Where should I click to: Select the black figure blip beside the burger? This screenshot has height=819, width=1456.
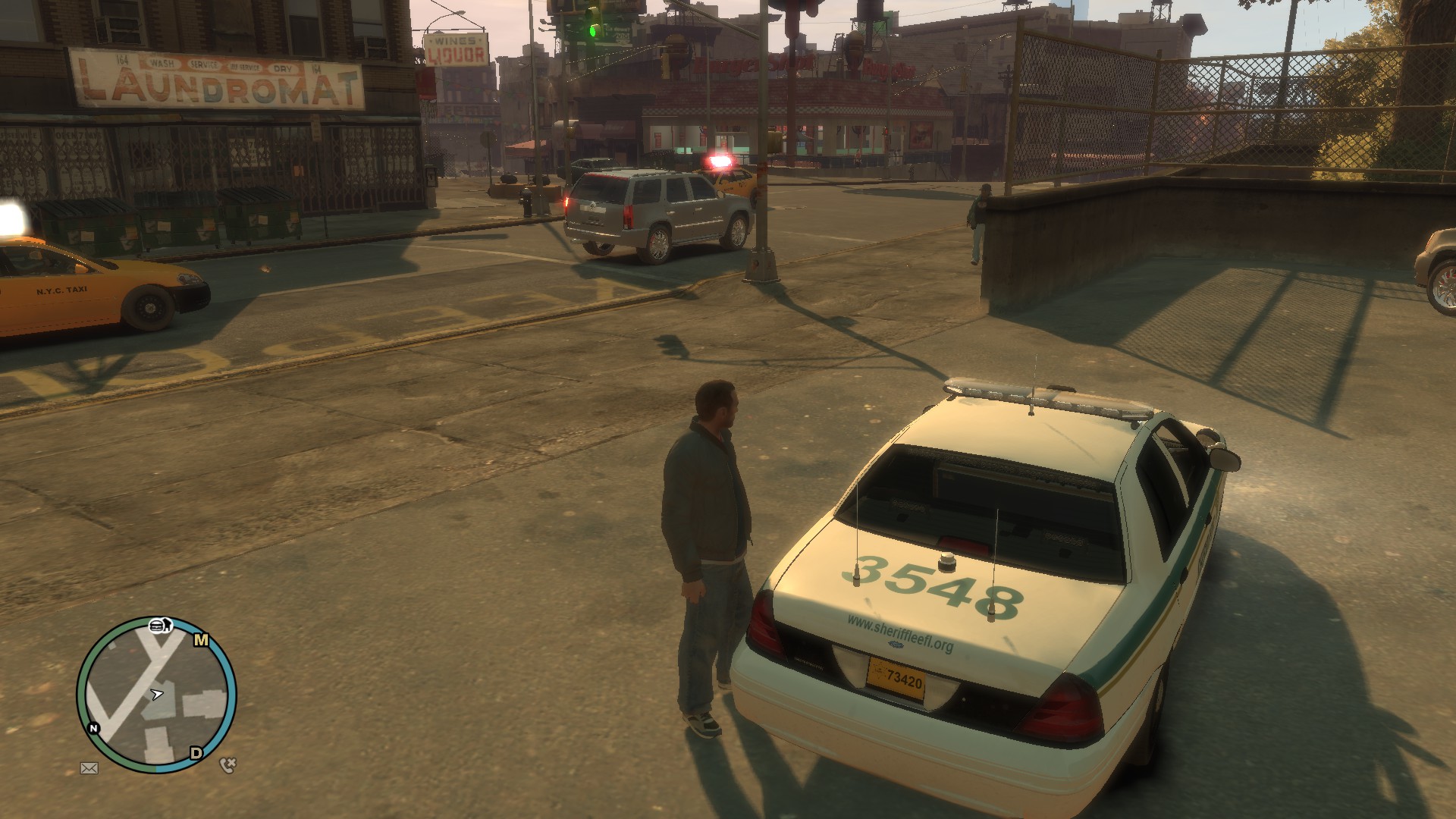169,626
